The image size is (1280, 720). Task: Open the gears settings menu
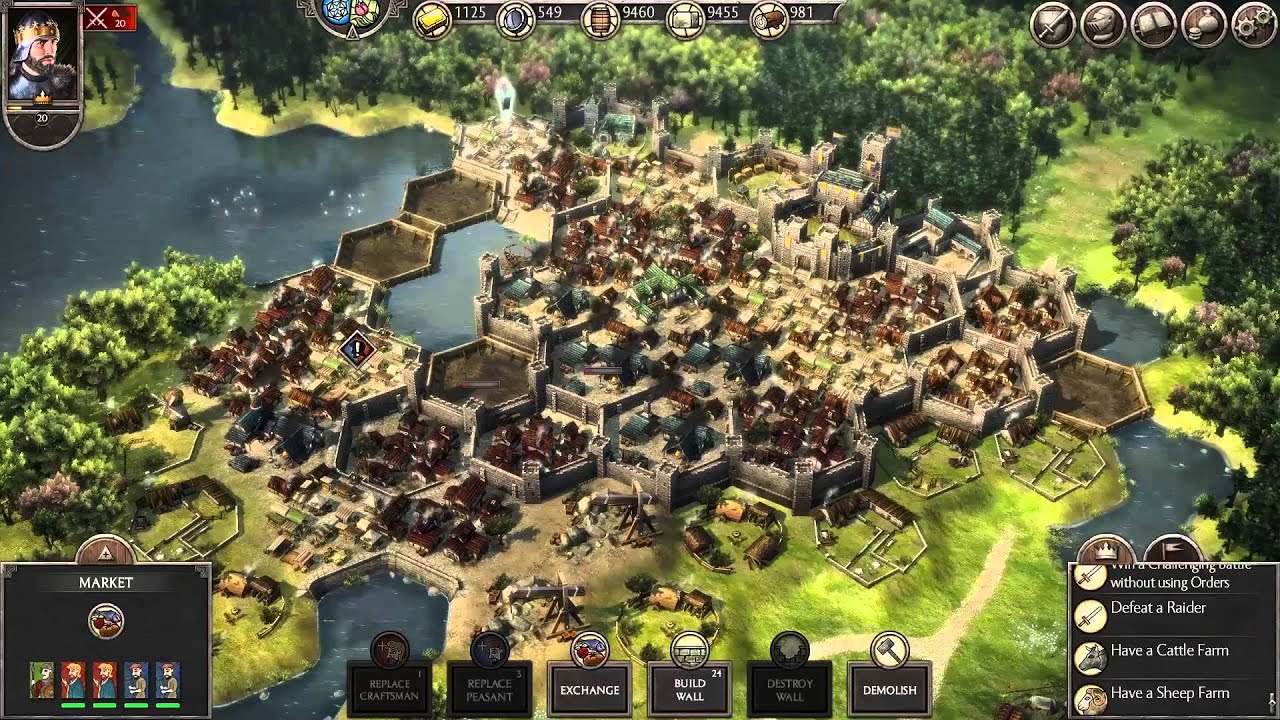[x=1254, y=26]
